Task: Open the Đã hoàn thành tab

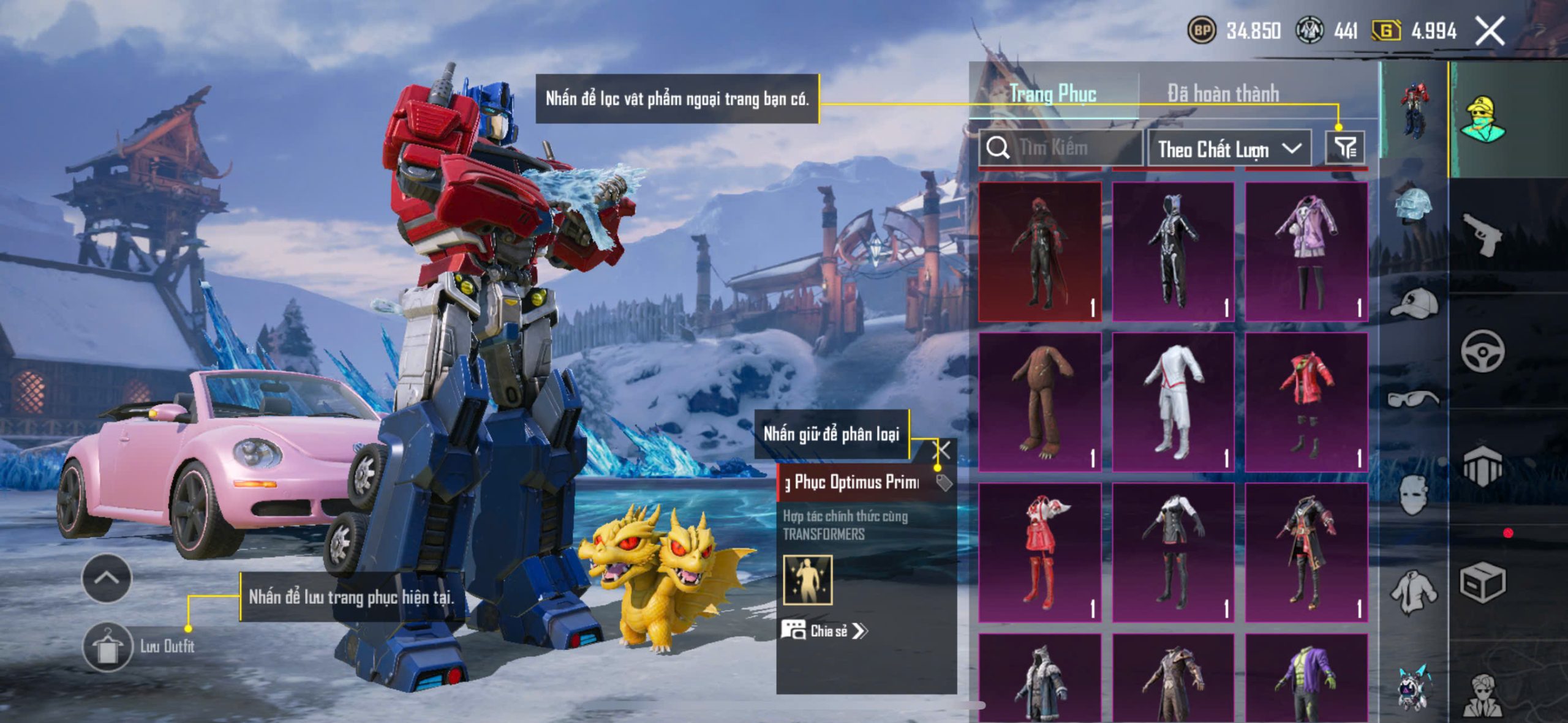Action: (1223, 94)
